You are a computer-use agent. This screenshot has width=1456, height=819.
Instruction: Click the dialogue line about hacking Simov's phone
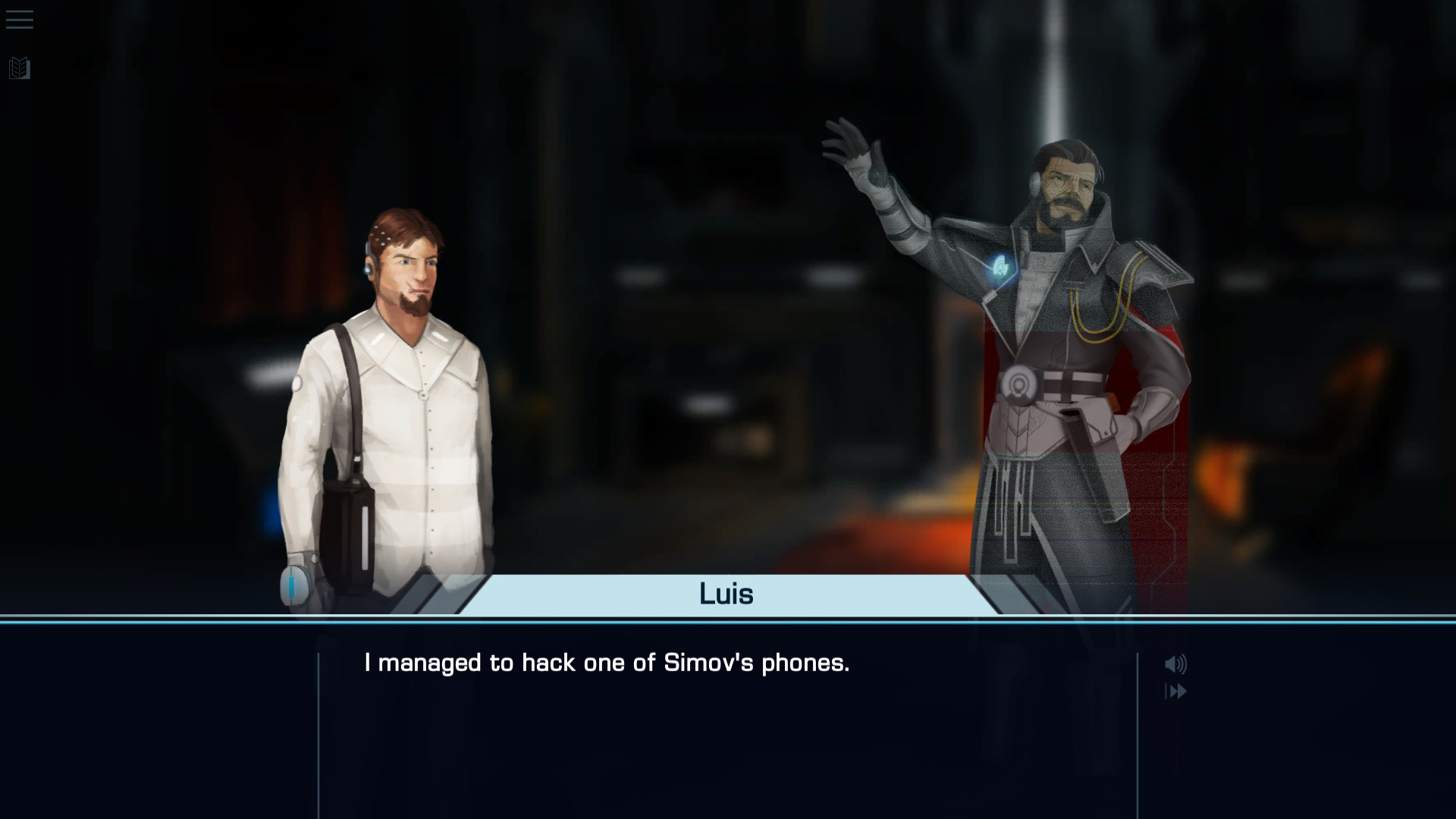coord(607,663)
